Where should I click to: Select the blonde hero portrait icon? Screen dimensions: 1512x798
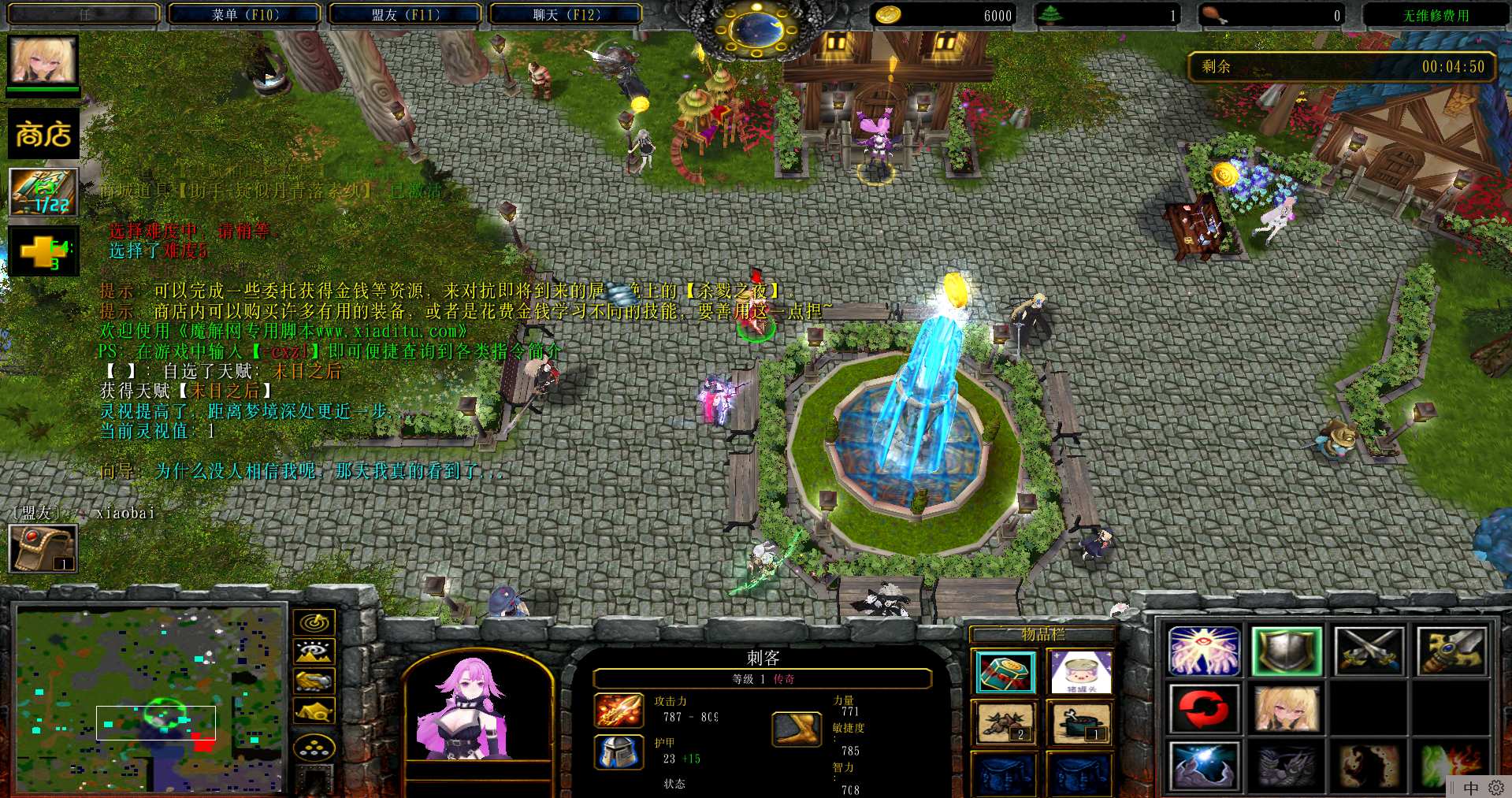(x=43, y=60)
